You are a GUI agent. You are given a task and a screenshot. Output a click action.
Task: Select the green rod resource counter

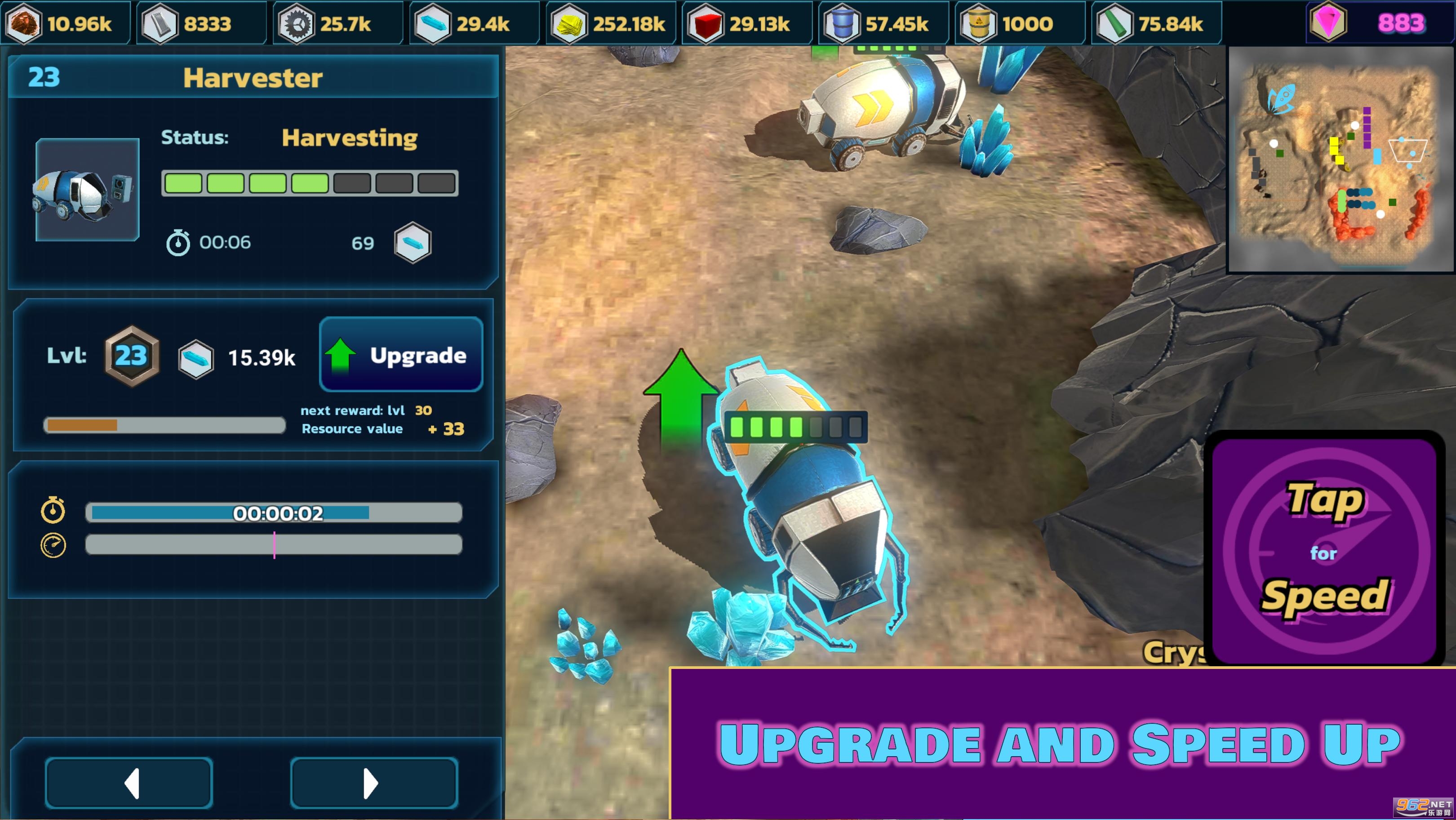[x=1156, y=23]
